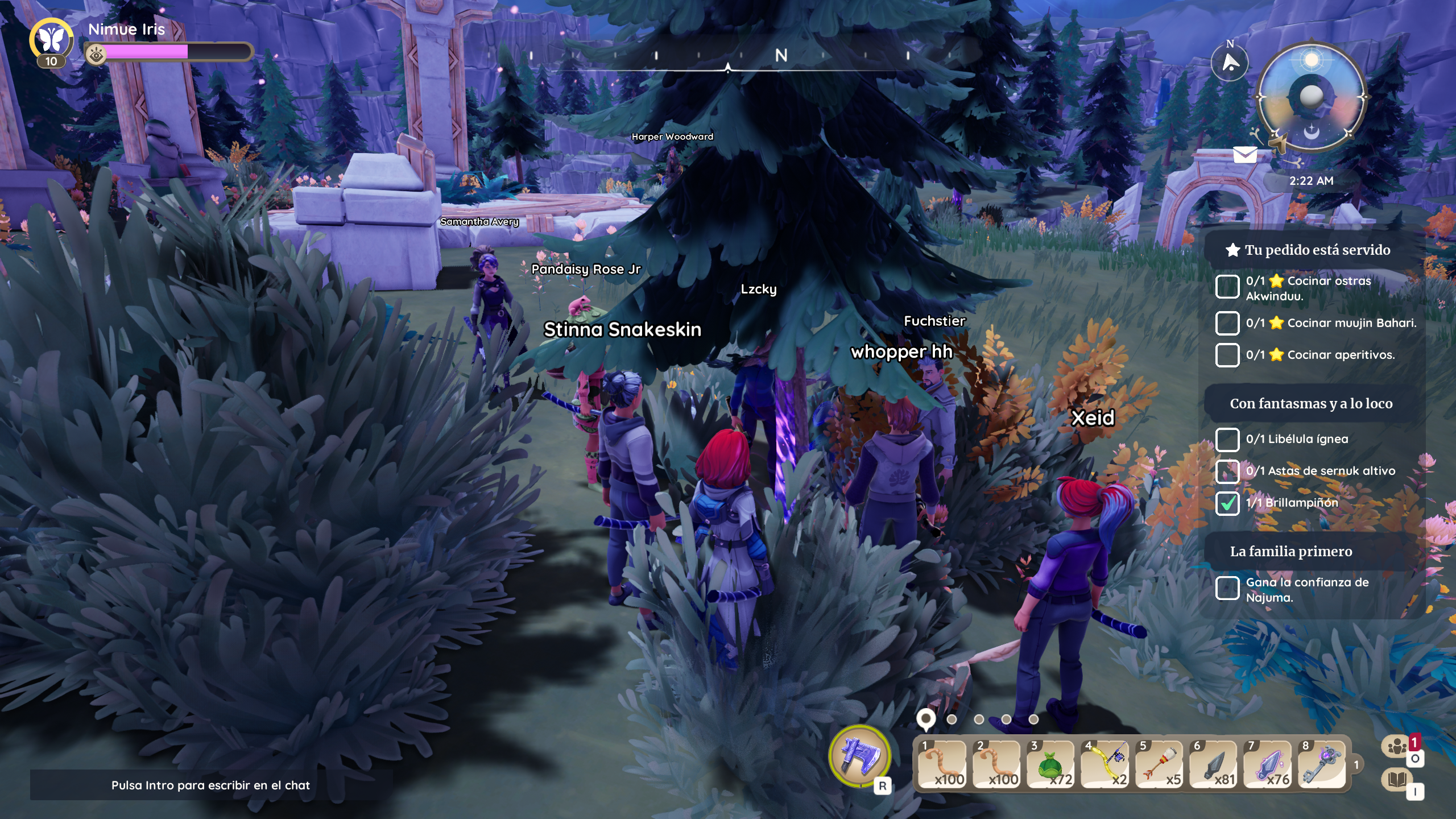Screen dimensions: 1456x819
Task: Open the Nimue Iris butterfly avatar
Action: pyautogui.click(x=51, y=40)
